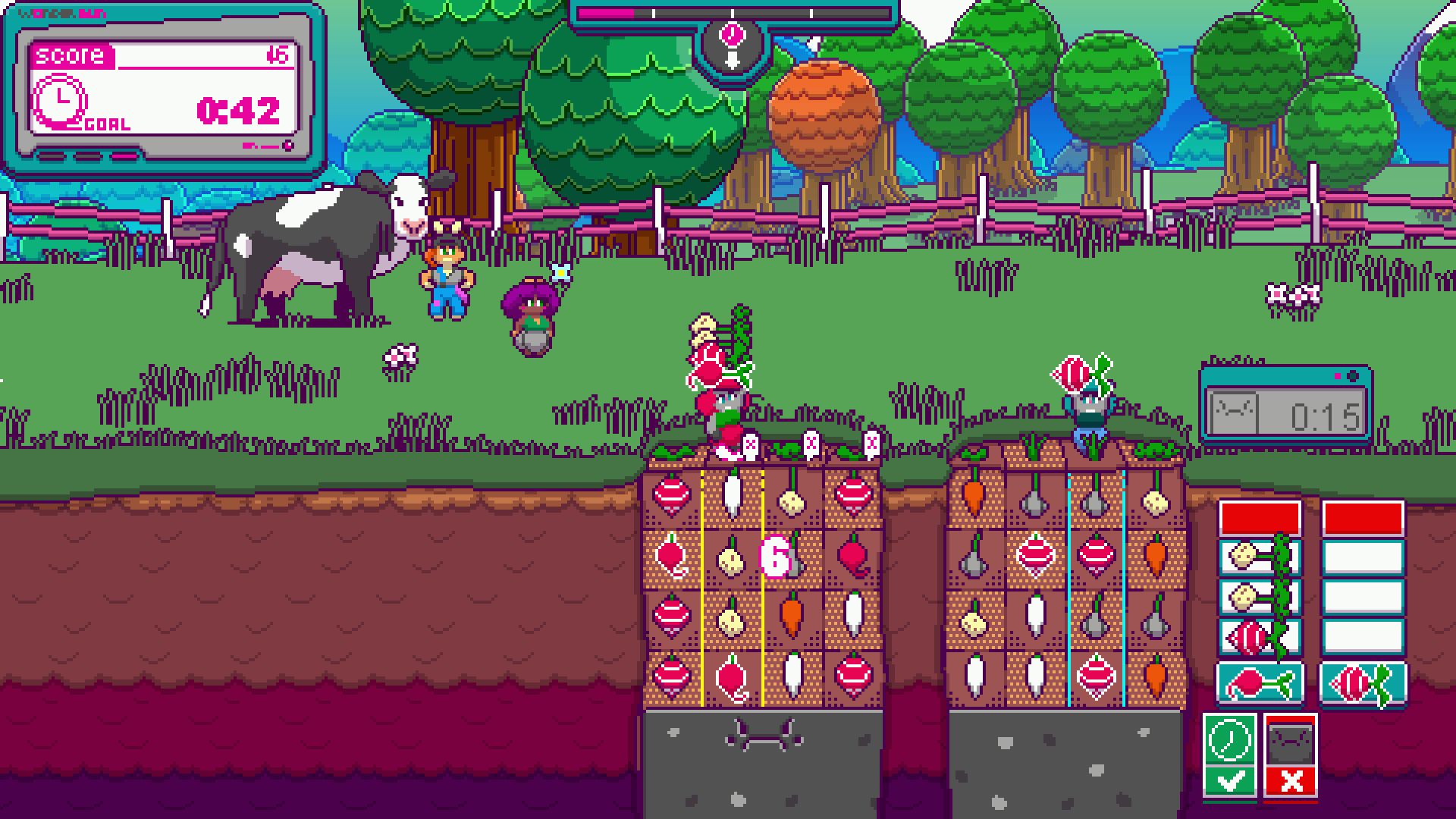The height and width of the screenshot is (819, 1456).
Task: Click the pink clock icon in the score panel
Action: coord(59,99)
